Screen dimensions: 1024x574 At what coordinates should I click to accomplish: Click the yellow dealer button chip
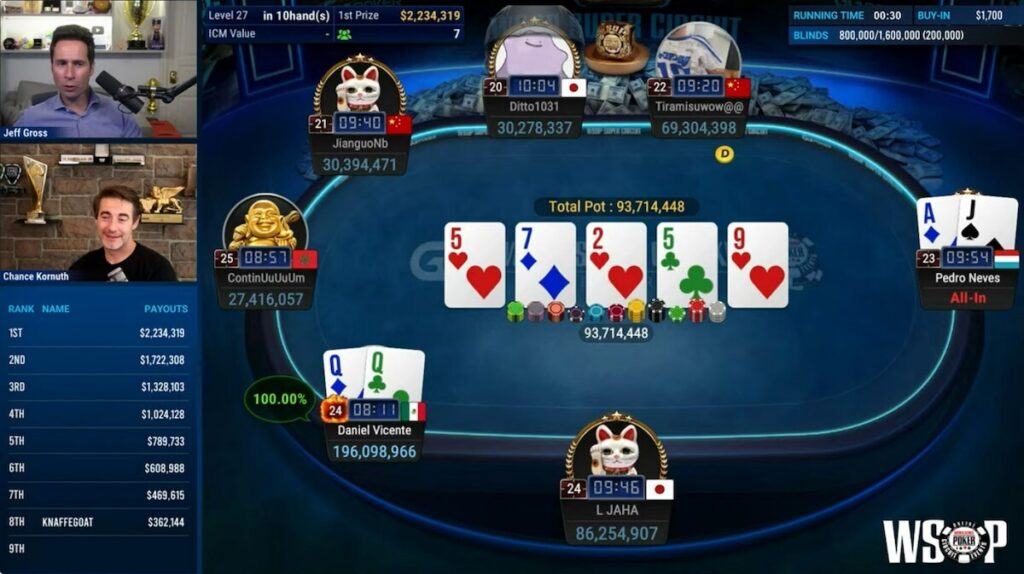pos(725,154)
